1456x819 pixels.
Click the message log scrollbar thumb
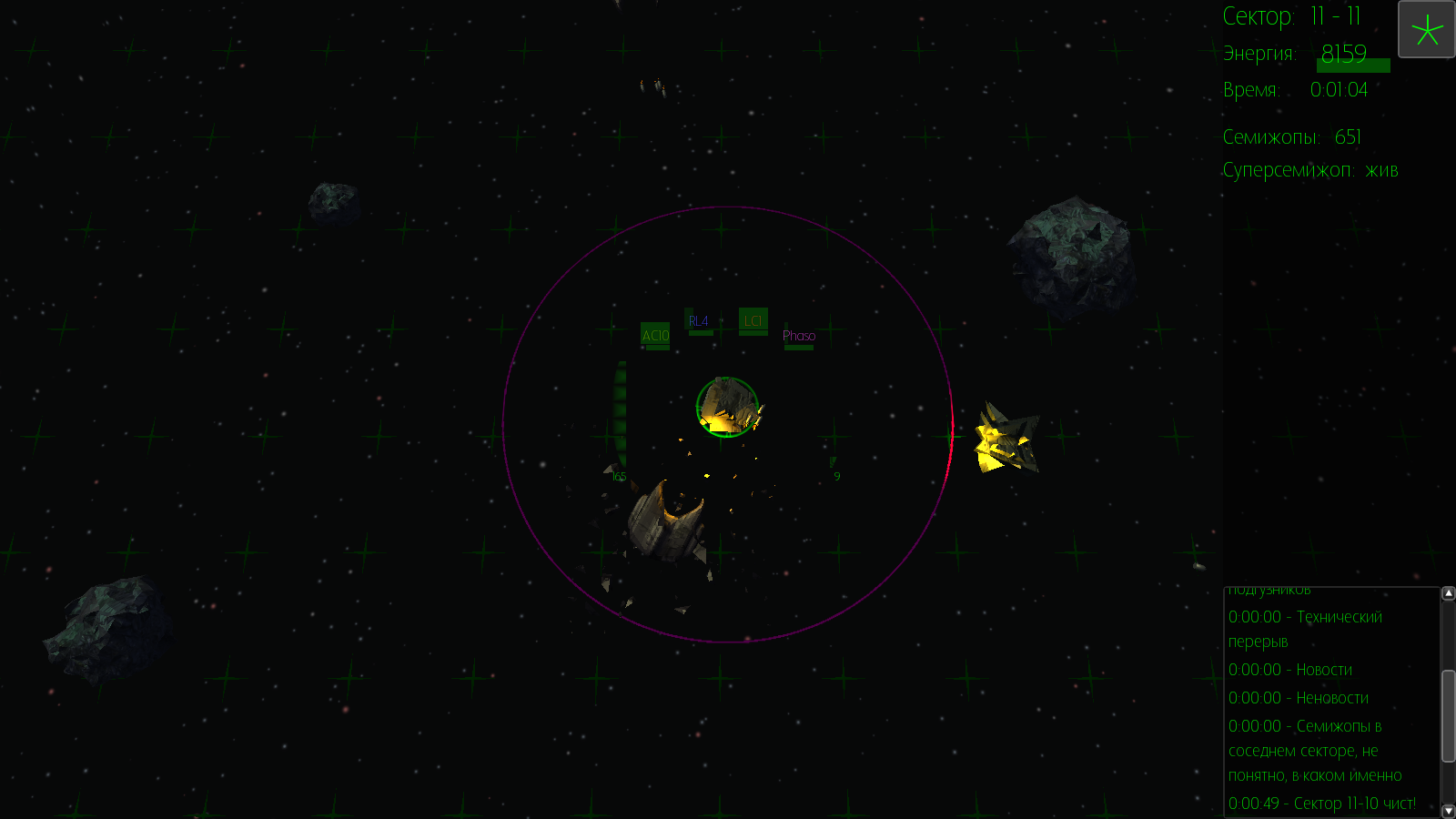[x=1448, y=715]
